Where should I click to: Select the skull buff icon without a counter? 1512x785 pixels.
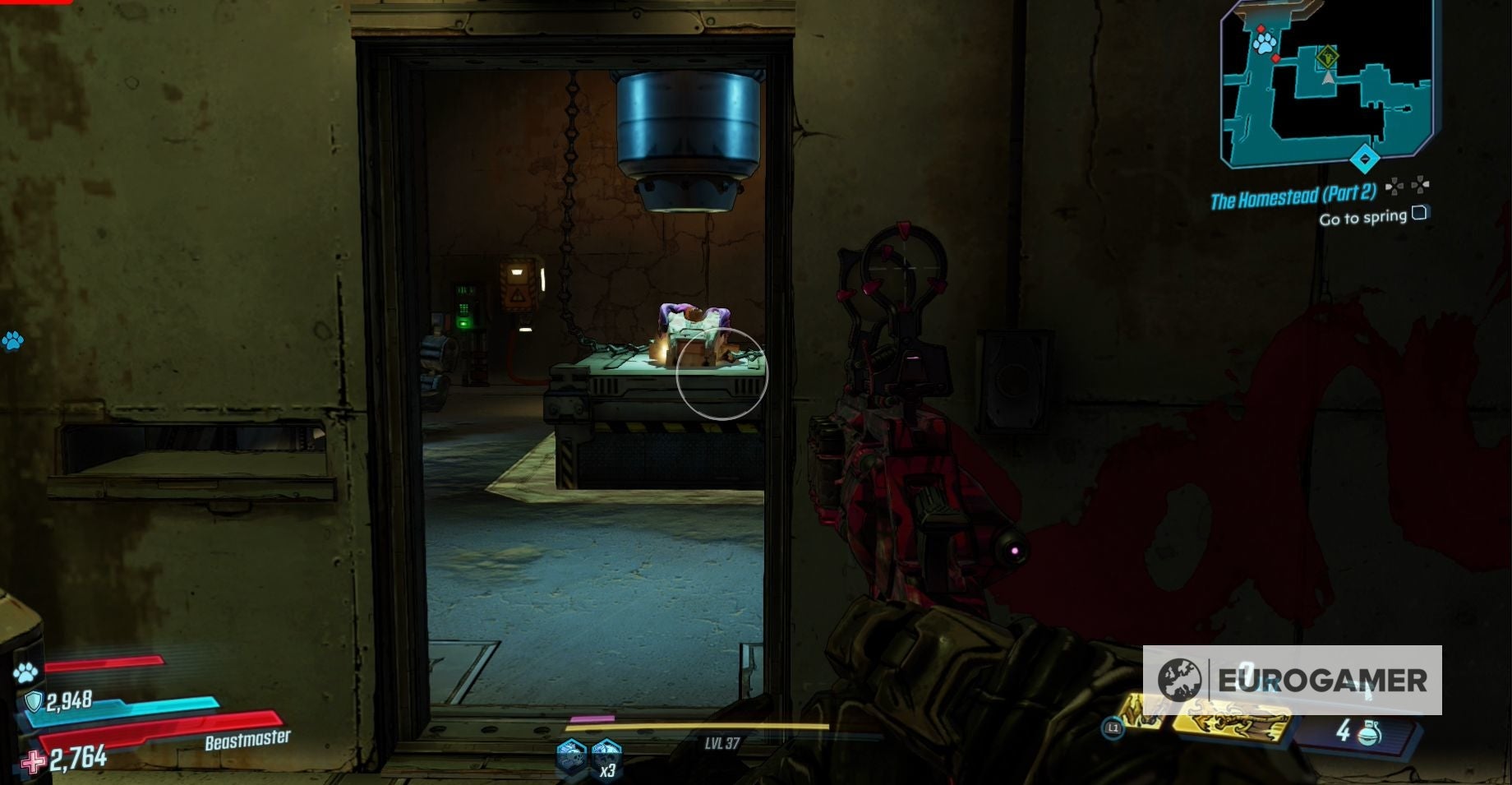(571, 755)
